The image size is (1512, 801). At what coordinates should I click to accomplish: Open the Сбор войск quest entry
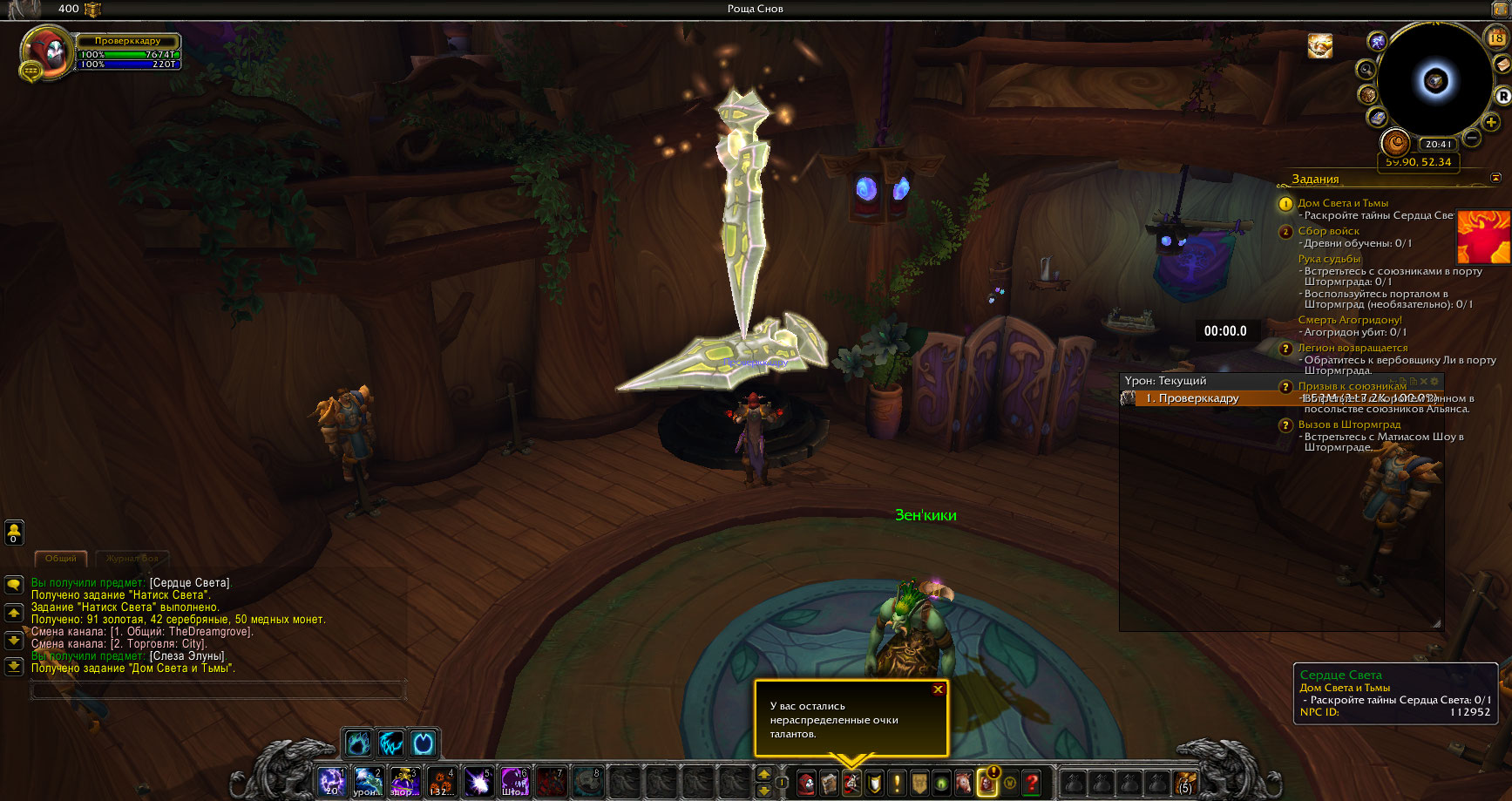tap(1328, 231)
